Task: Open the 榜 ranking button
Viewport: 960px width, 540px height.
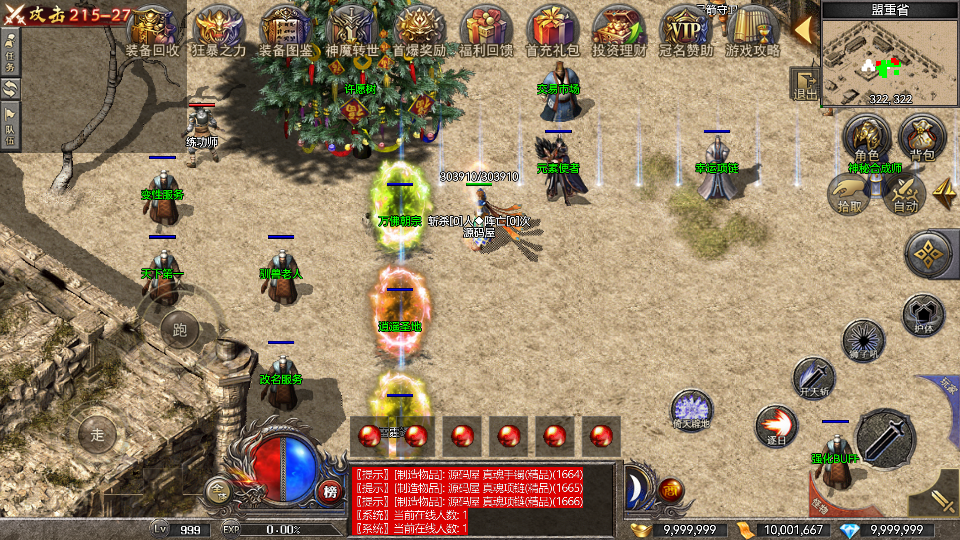Action: (331, 490)
